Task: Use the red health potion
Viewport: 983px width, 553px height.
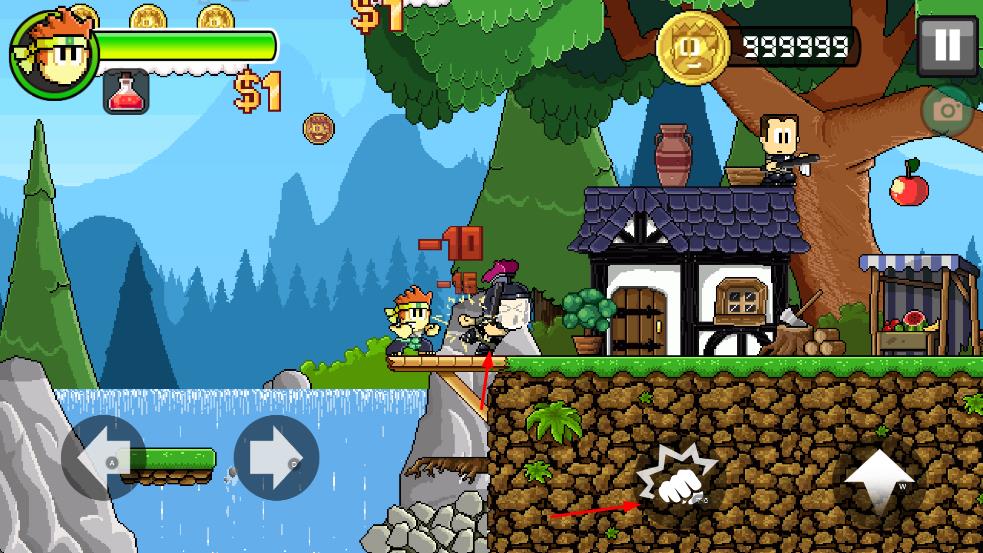Action: 126,92
